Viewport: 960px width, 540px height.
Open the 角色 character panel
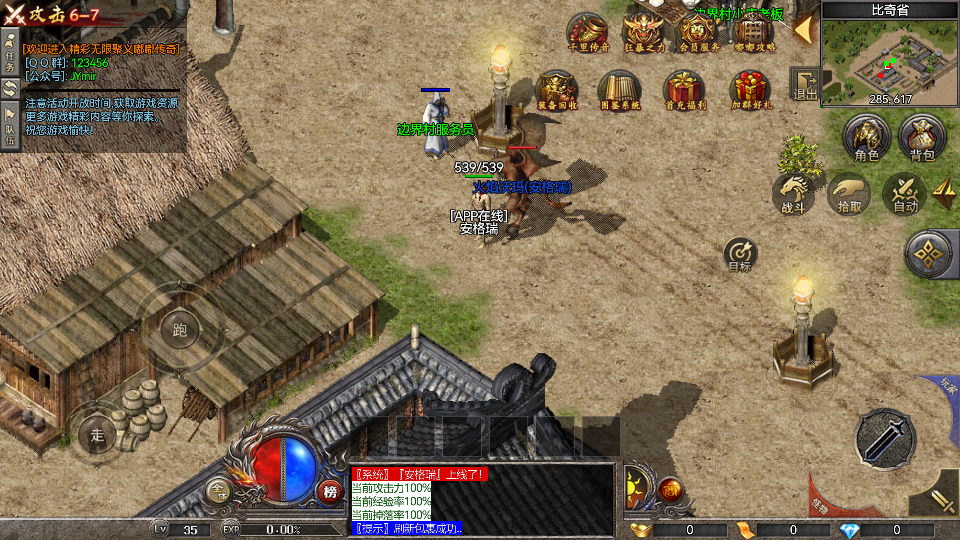click(866, 137)
